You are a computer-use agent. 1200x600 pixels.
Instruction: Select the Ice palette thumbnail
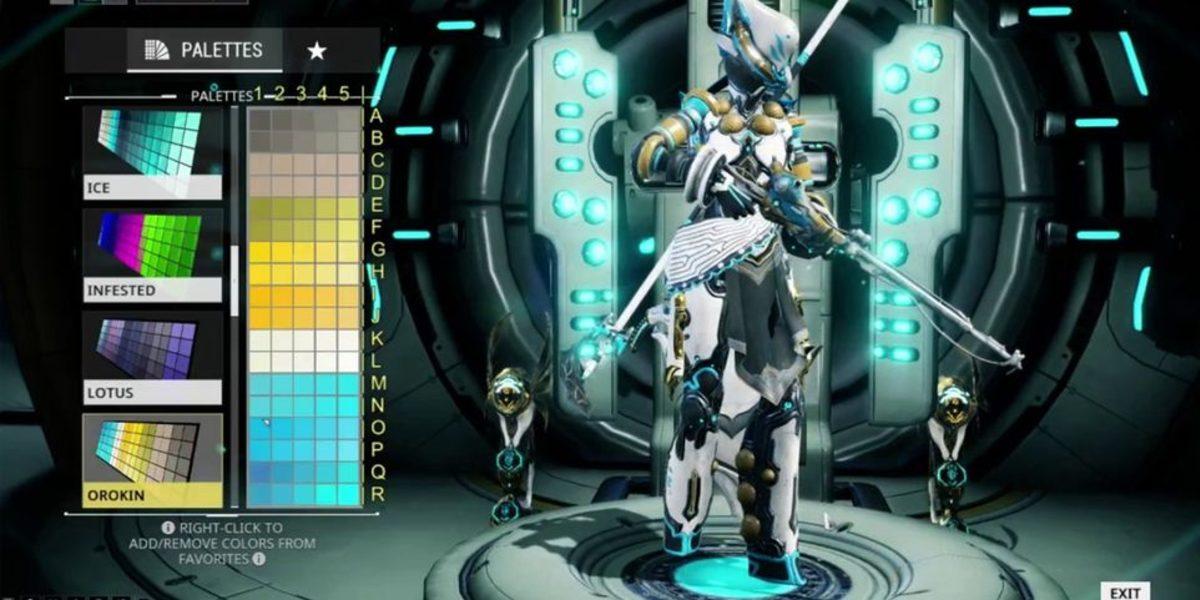coord(152,150)
